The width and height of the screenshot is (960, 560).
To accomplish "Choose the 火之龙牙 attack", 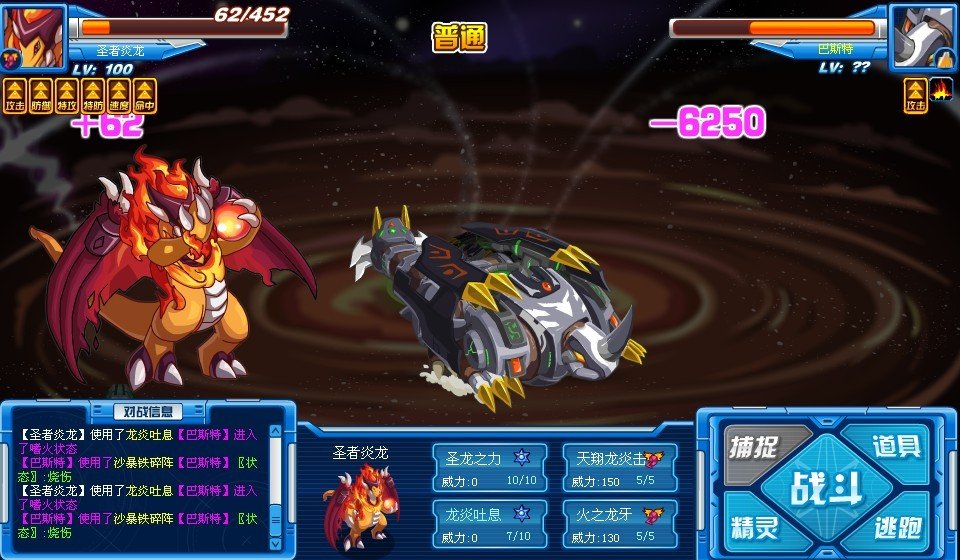I will (620, 521).
